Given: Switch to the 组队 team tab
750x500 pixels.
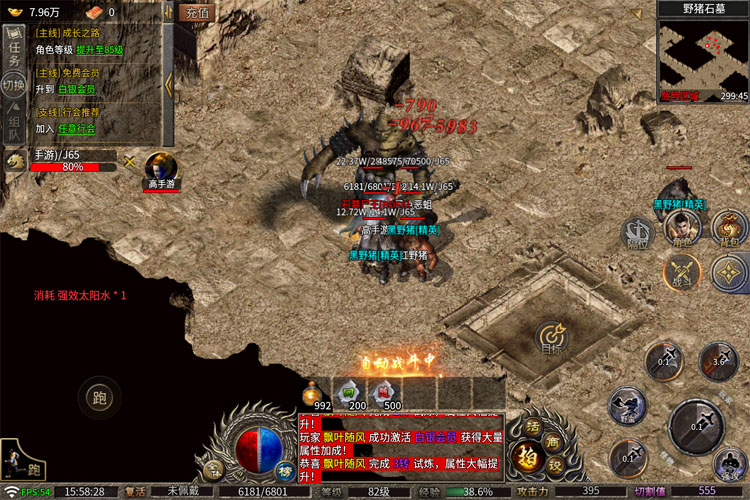Looking at the screenshot, I should (x=14, y=124).
